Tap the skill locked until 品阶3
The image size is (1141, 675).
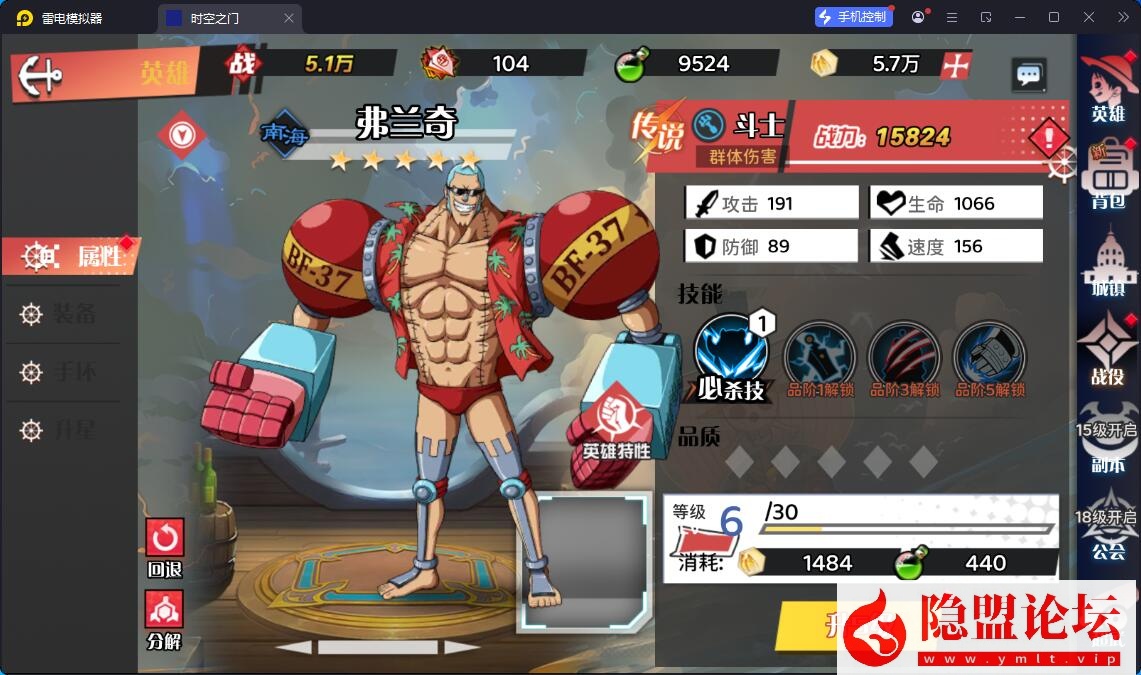904,357
